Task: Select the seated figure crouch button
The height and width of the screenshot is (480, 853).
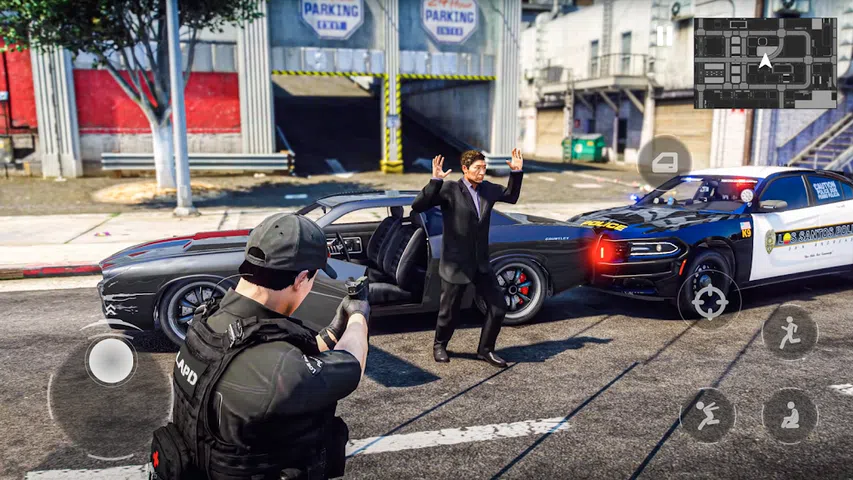Action: pos(789,415)
